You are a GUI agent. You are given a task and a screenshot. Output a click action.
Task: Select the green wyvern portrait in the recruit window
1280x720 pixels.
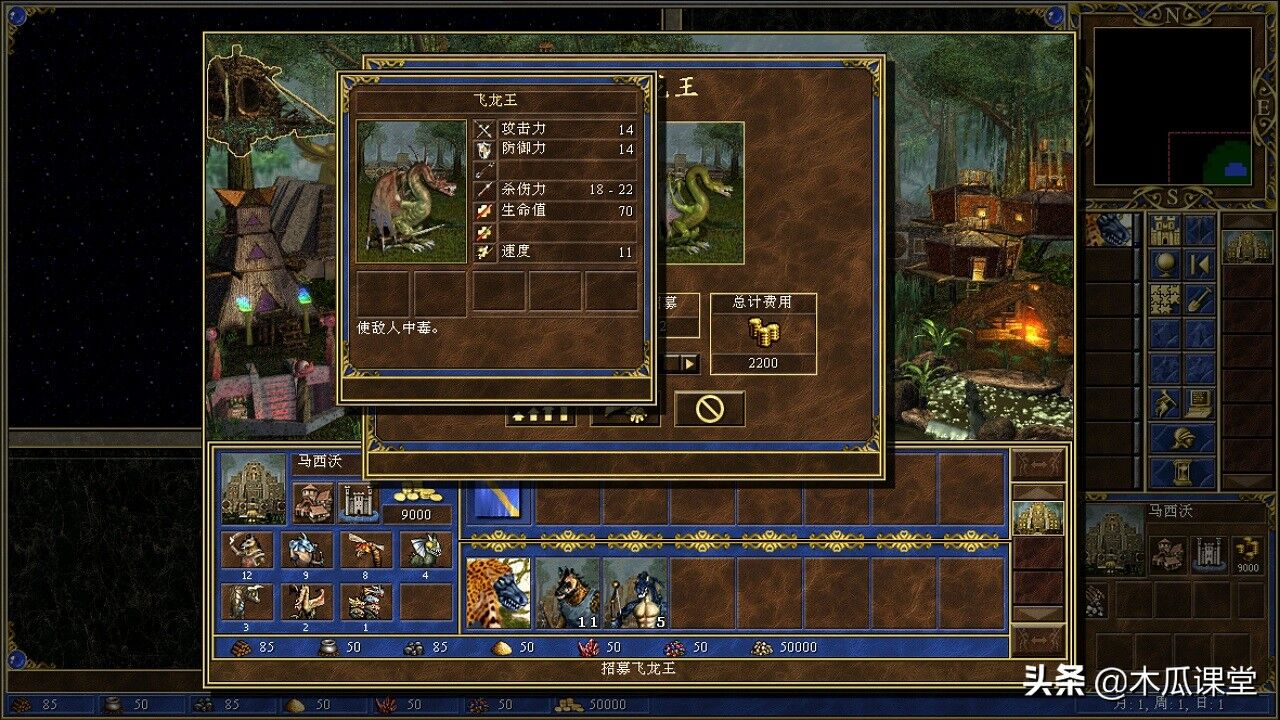[704, 194]
